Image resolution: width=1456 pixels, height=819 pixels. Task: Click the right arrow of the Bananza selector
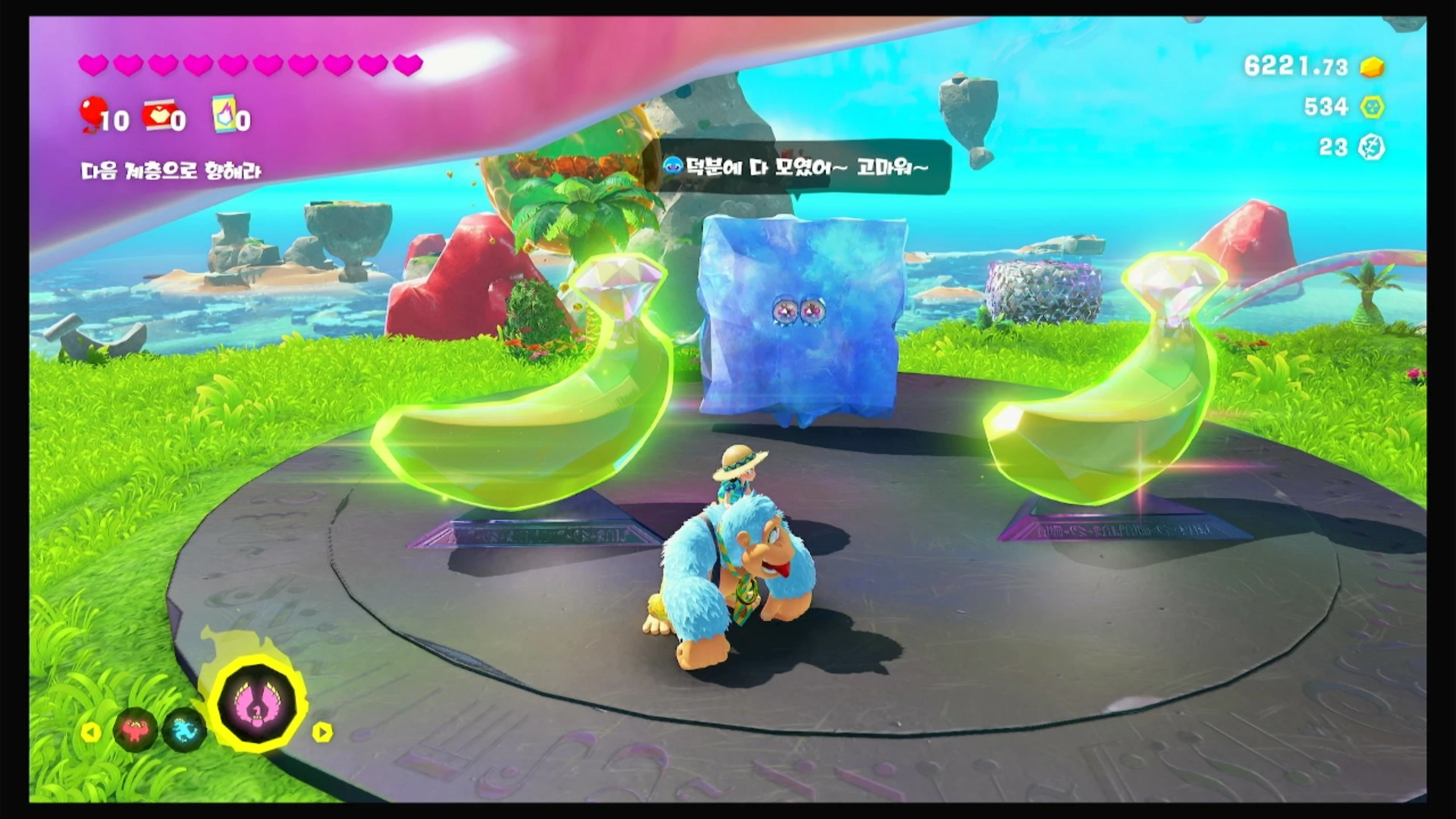click(322, 732)
